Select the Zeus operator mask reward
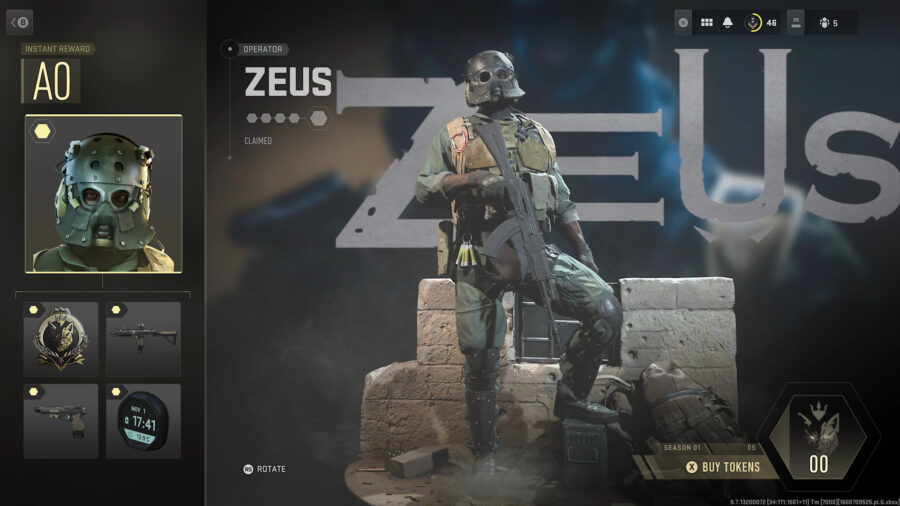 point(103,194)
